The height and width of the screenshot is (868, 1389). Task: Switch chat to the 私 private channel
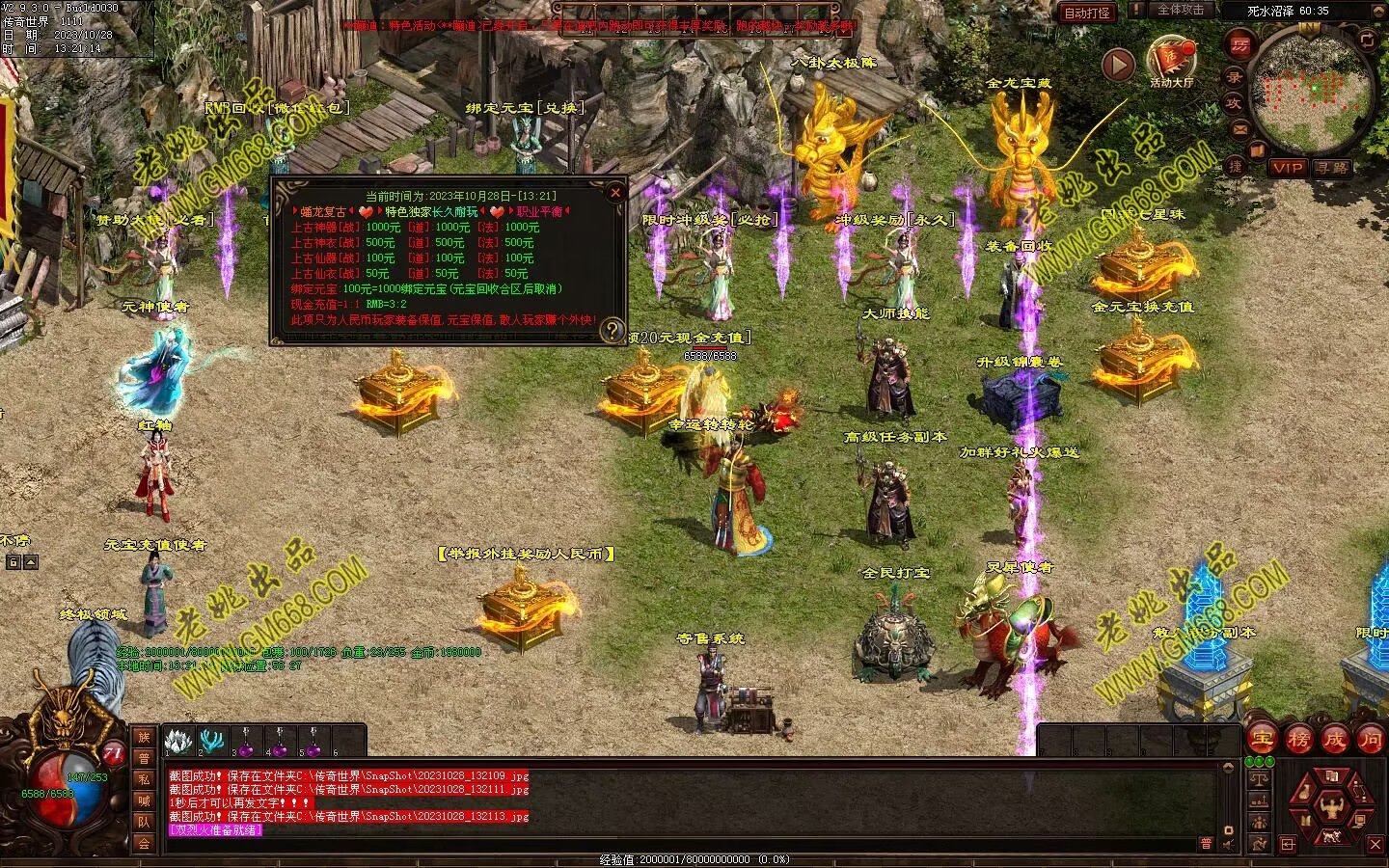point(144,779)
